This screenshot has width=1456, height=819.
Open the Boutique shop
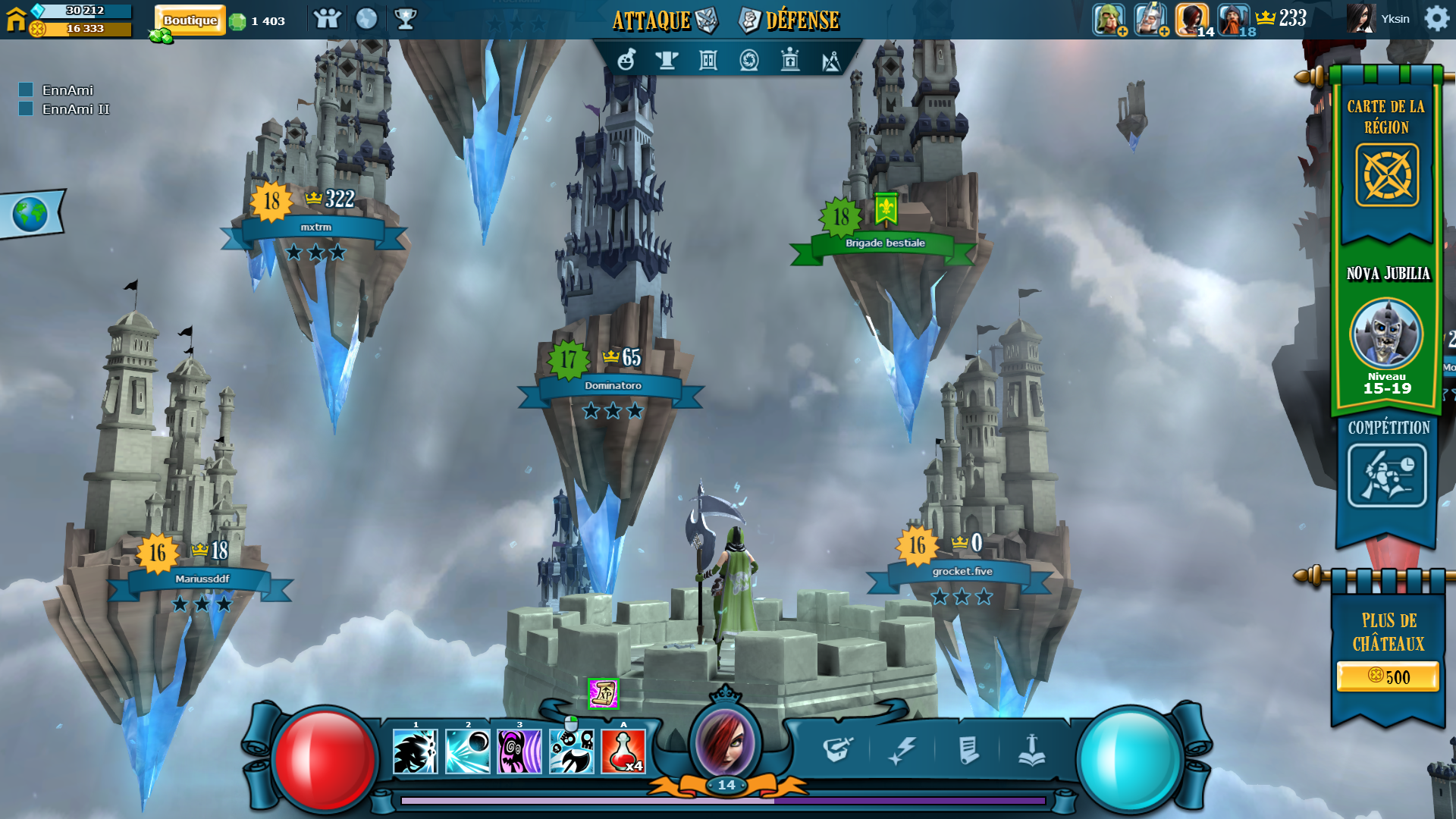pos(190,20)
